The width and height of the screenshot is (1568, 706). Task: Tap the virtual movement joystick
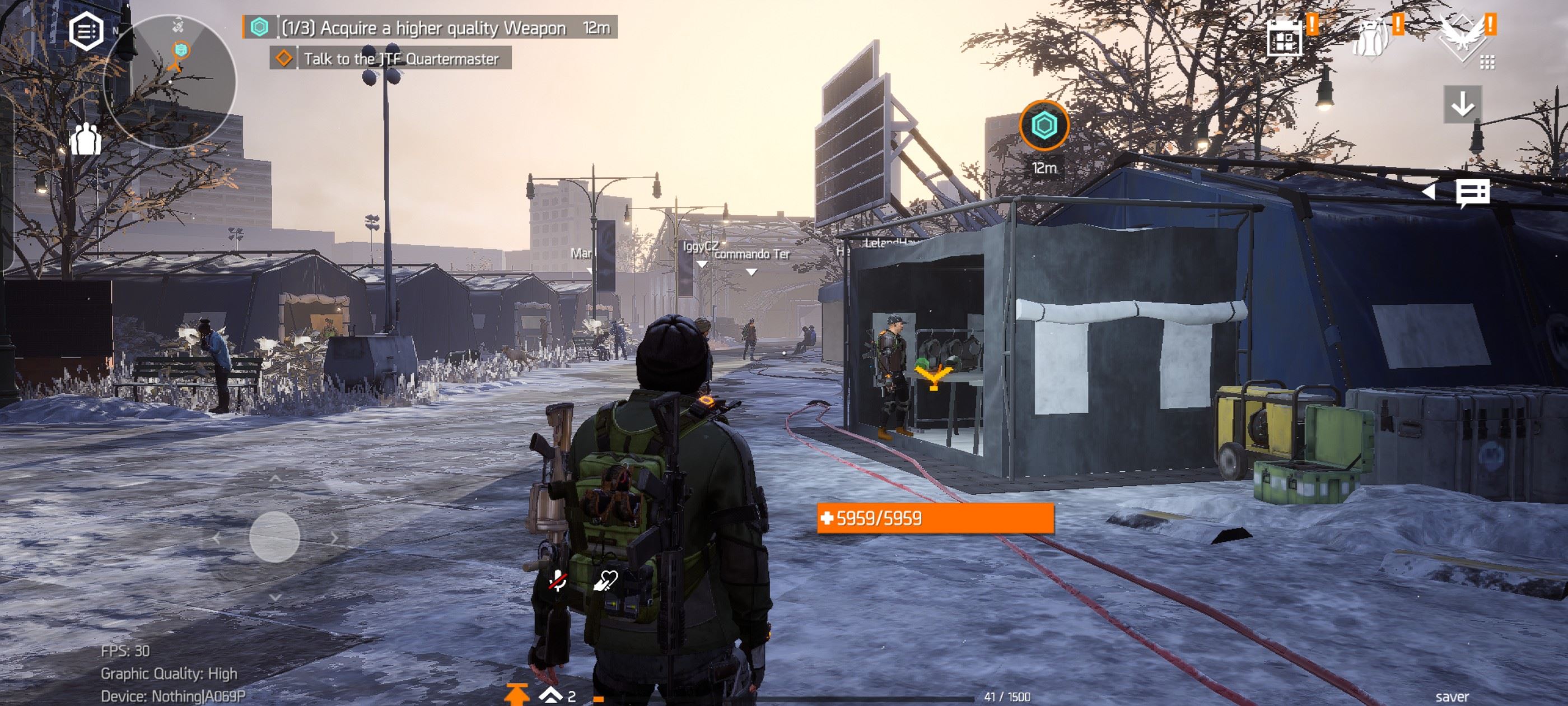pyautogui.click(x=274, y=537)
